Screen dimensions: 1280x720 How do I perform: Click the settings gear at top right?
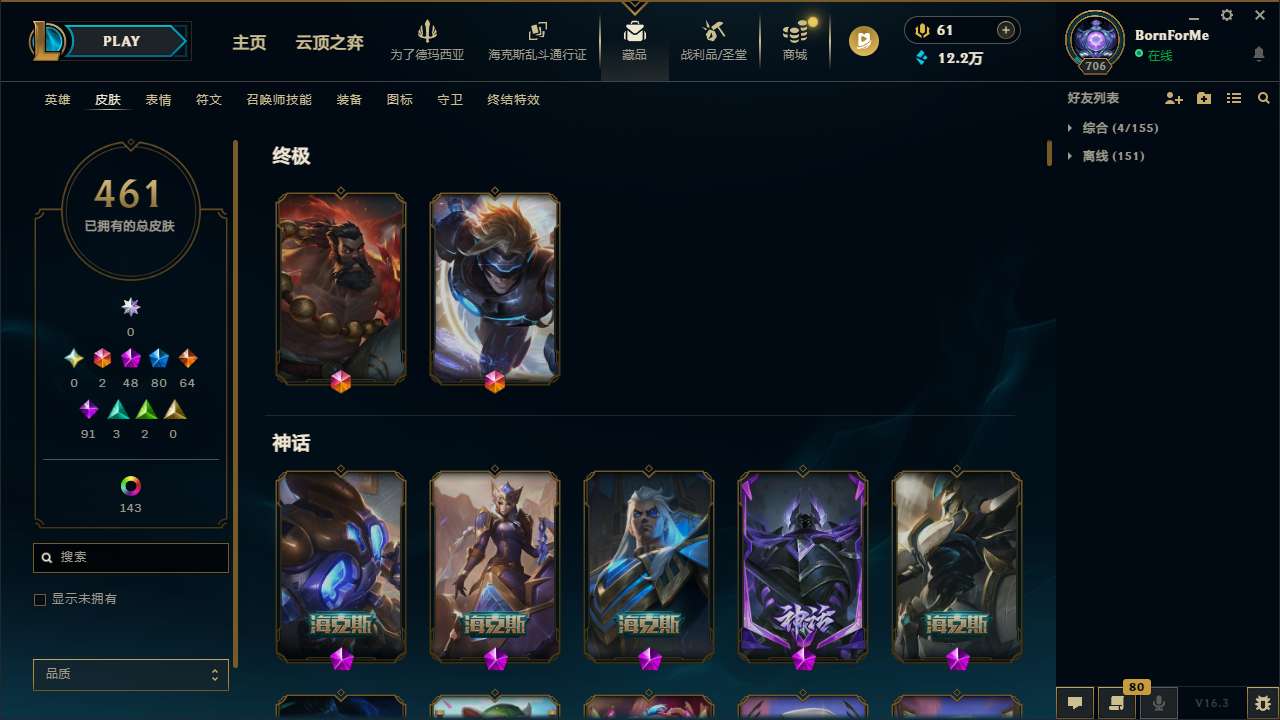pos(1226,15)
